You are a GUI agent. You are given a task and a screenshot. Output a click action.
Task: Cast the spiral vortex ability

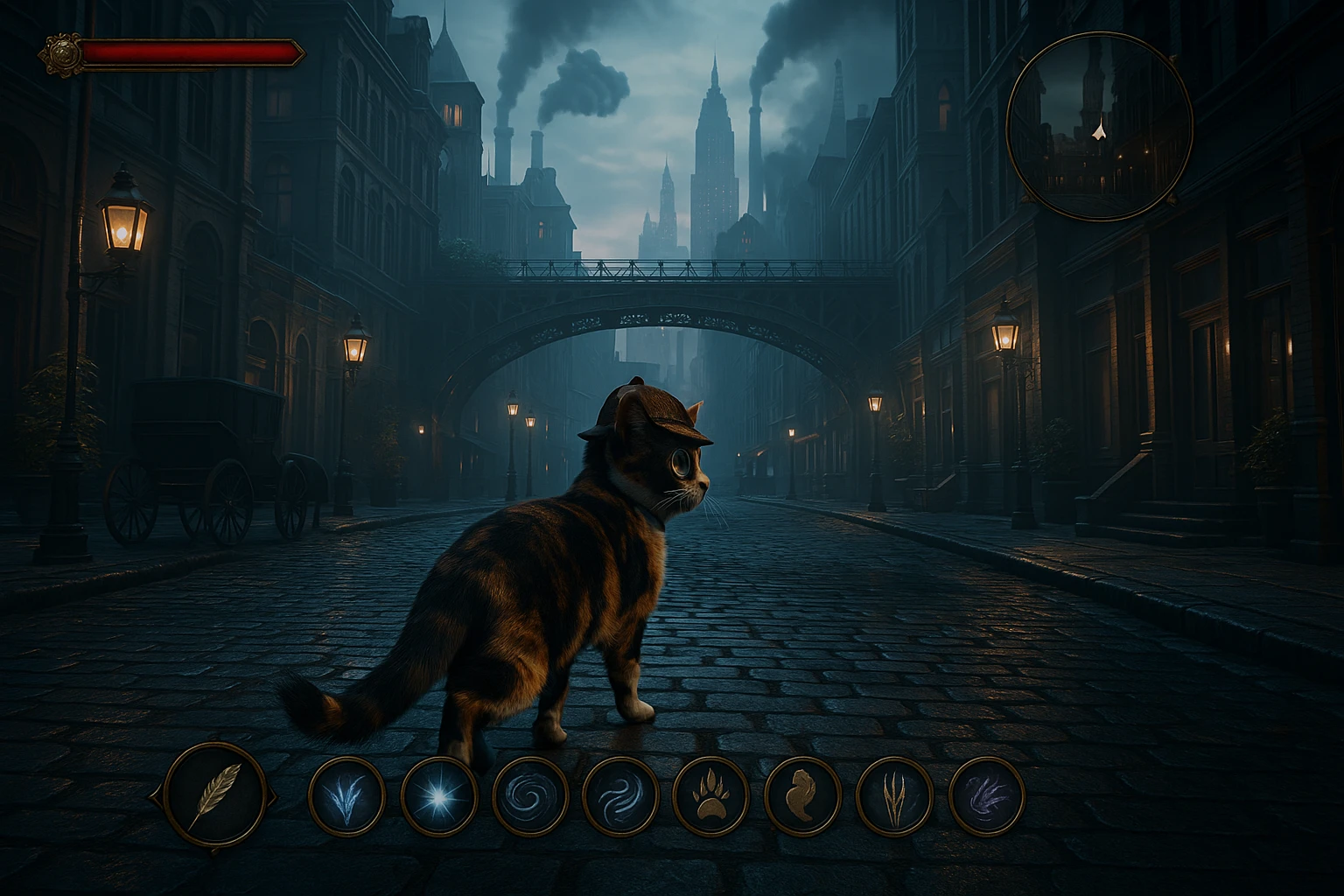pyautogui.click(x=530, y=796)
